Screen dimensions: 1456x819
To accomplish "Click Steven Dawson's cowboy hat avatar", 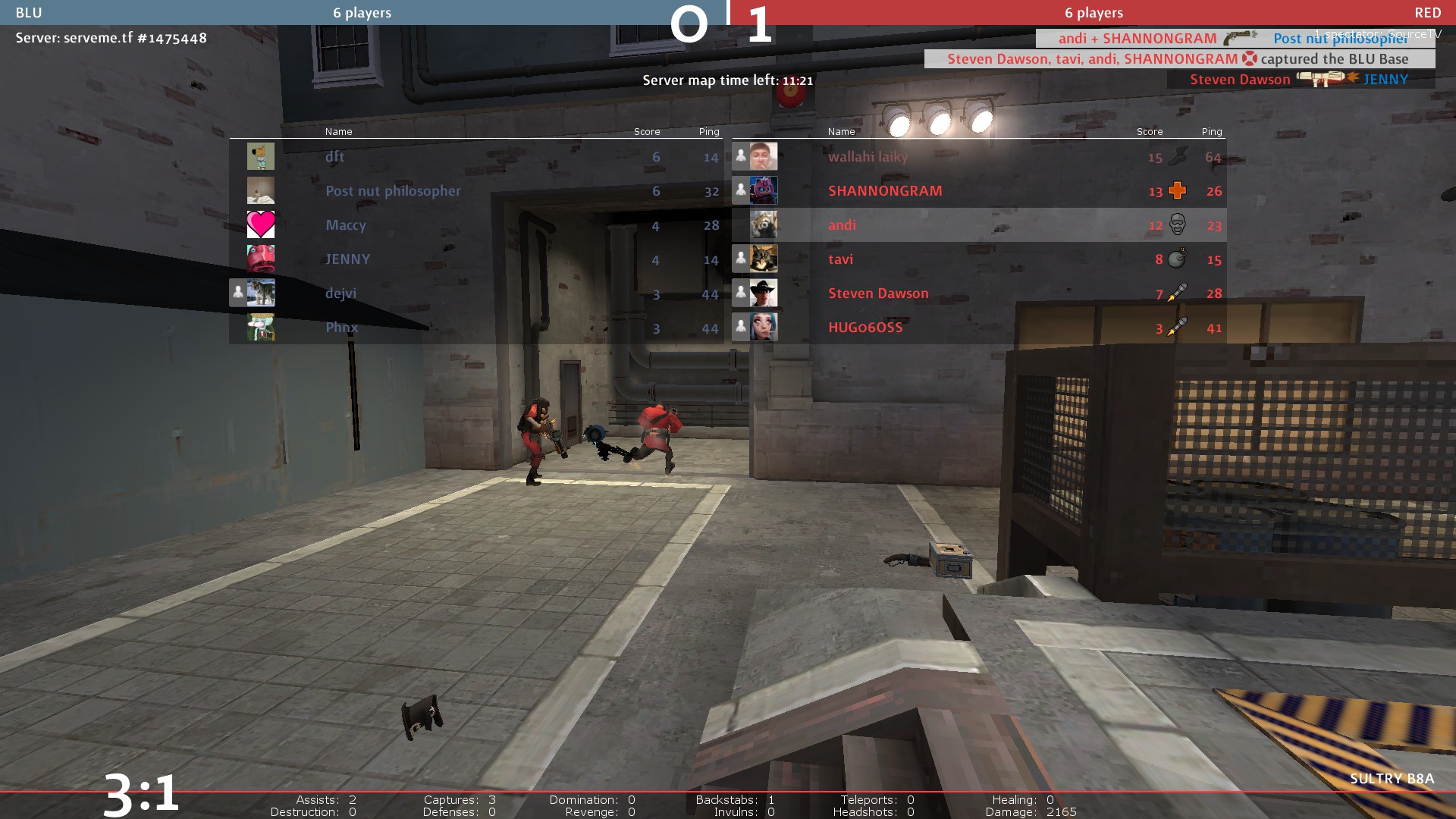I will coord(764,293).
